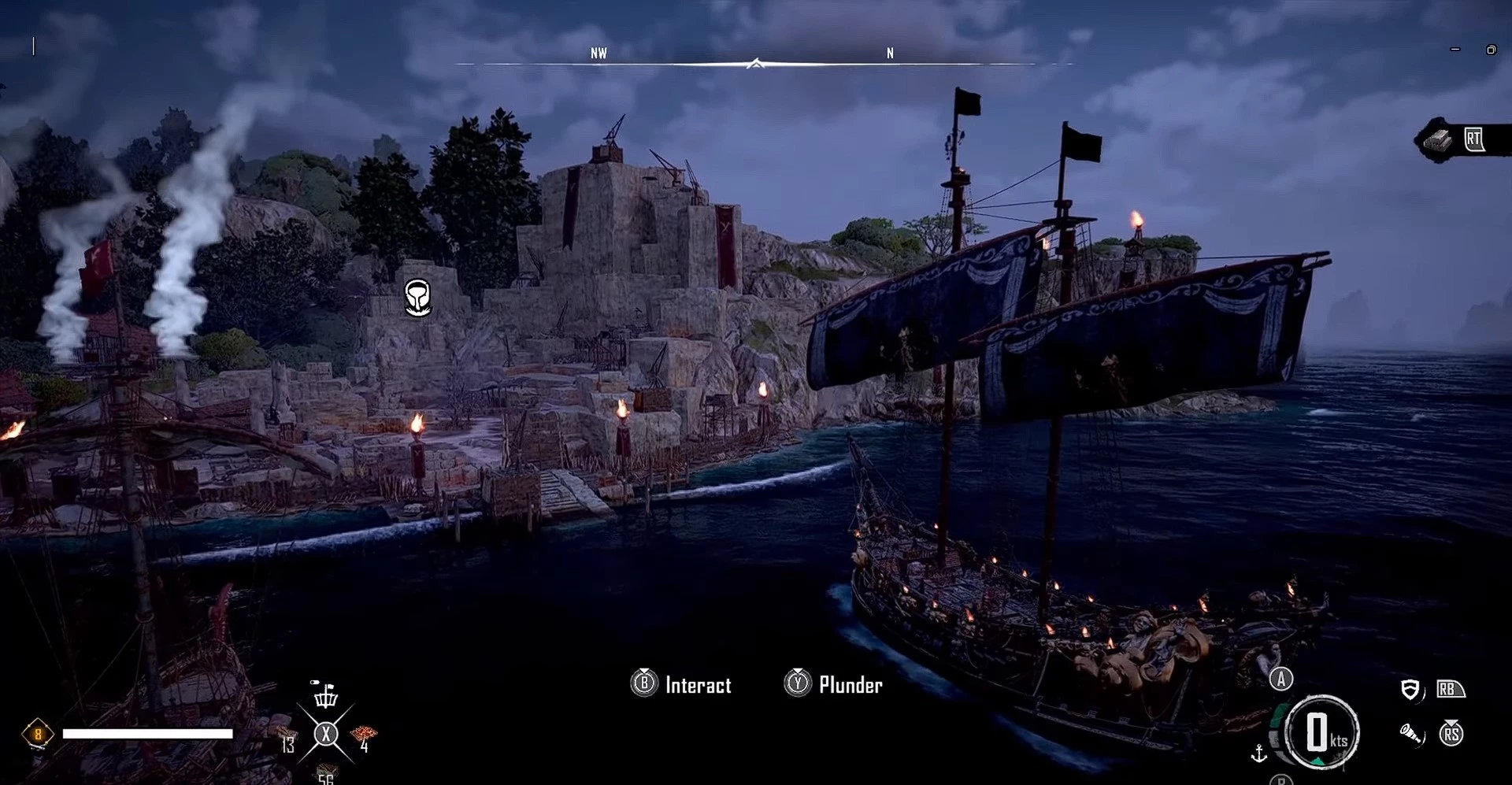Restore the window with the overlapping squares button
This screenshot has height=785, width=1512.
pyautogui.click(x=1491, y=50)
